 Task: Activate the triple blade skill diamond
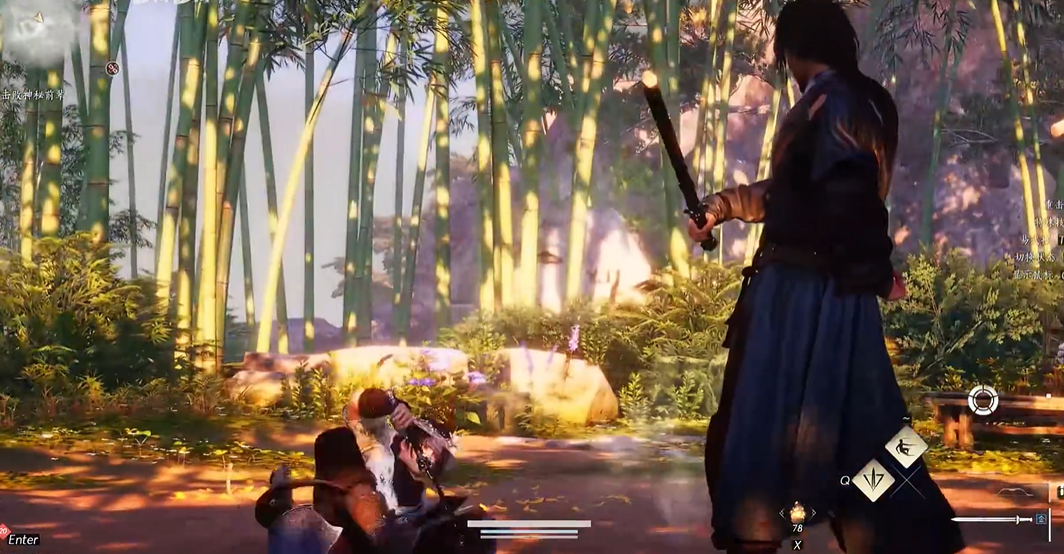[x=873, y=480]
